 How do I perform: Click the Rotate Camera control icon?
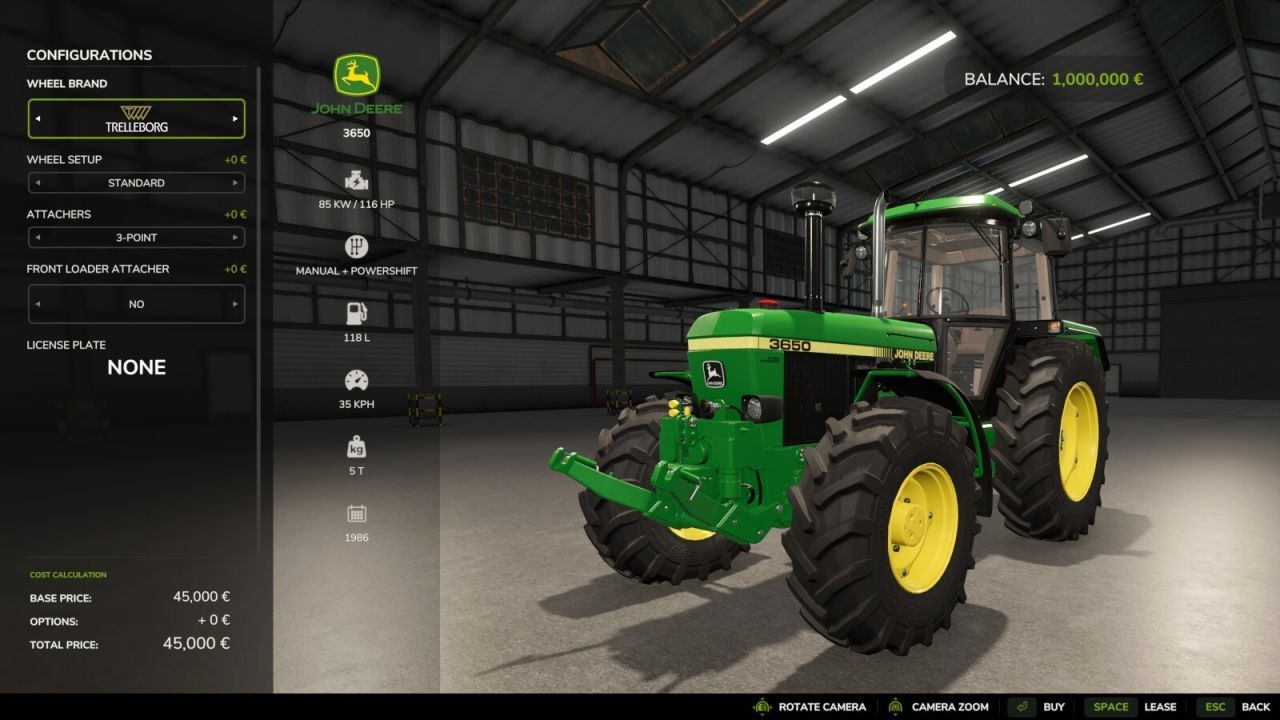[761, 706]
